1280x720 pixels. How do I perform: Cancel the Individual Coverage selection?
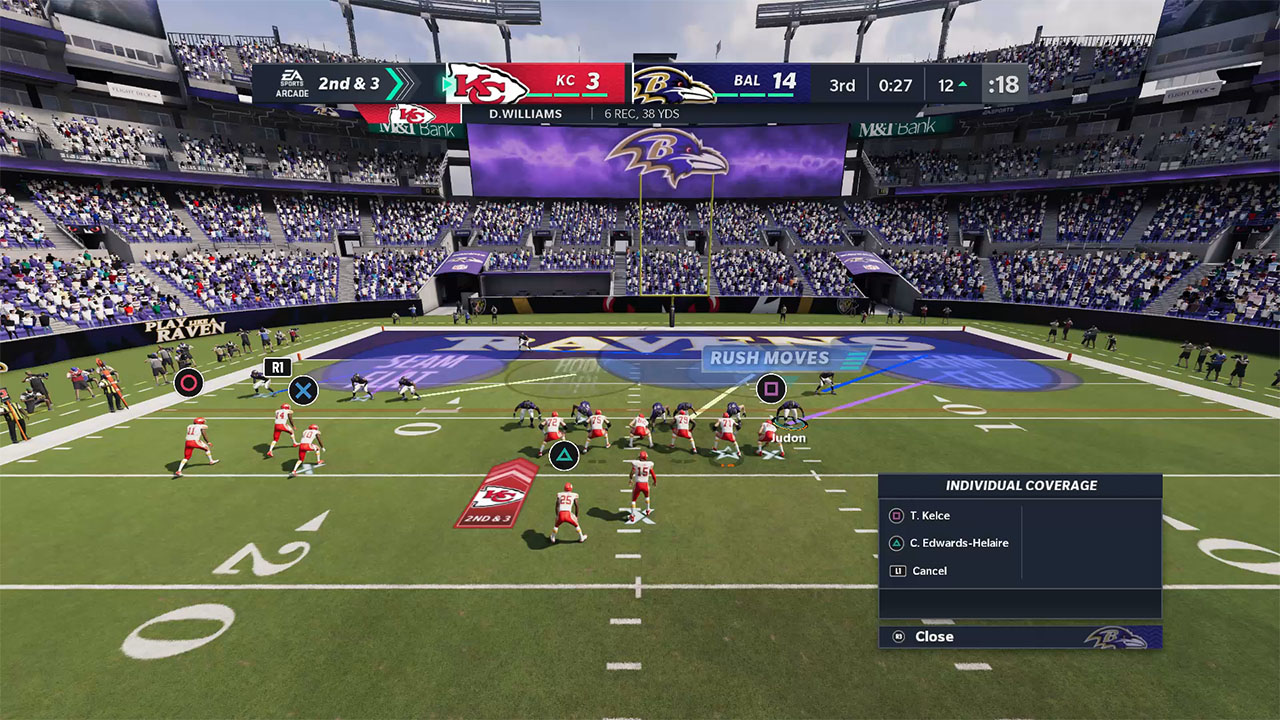[x=928, y=571]
